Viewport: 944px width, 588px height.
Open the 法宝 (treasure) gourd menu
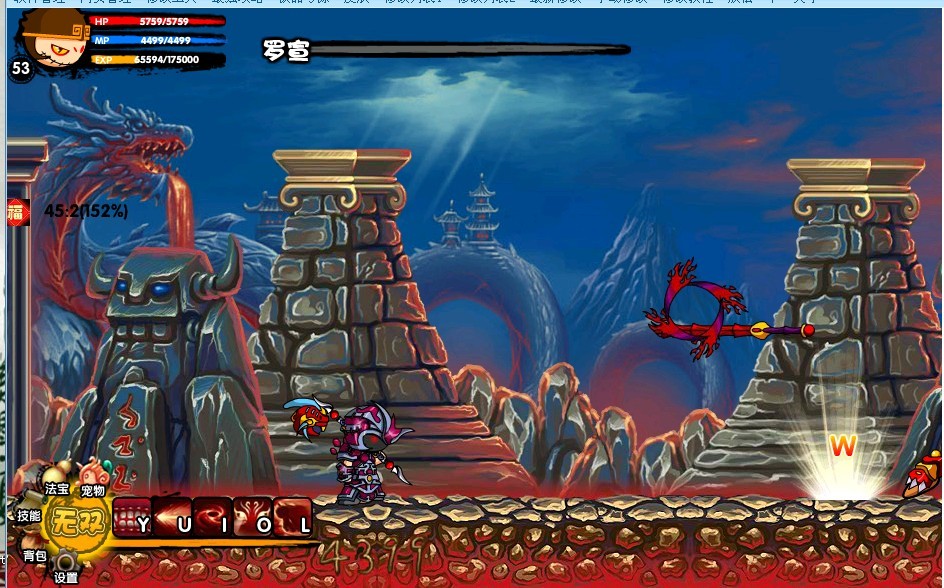coord(56,478)
